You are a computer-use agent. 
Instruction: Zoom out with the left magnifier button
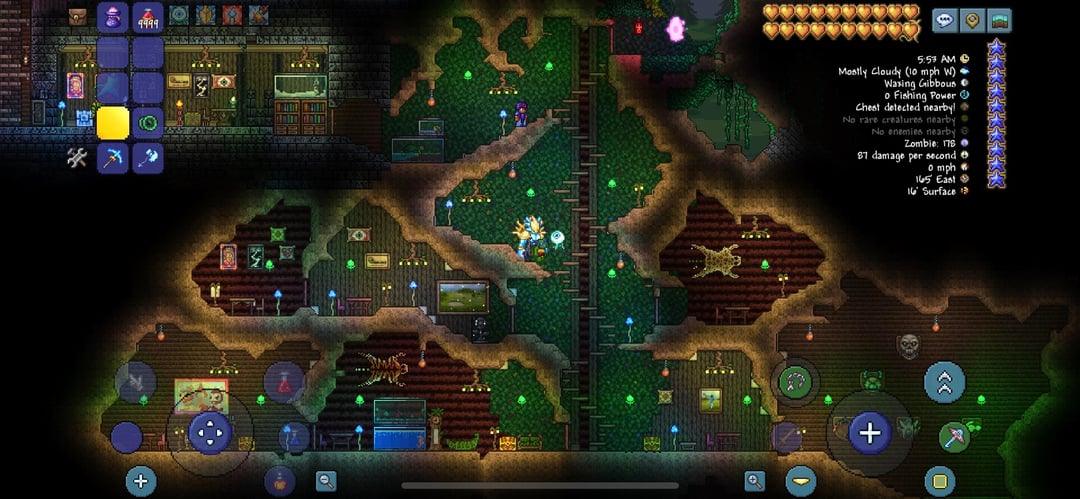click(x=326, y=481)
